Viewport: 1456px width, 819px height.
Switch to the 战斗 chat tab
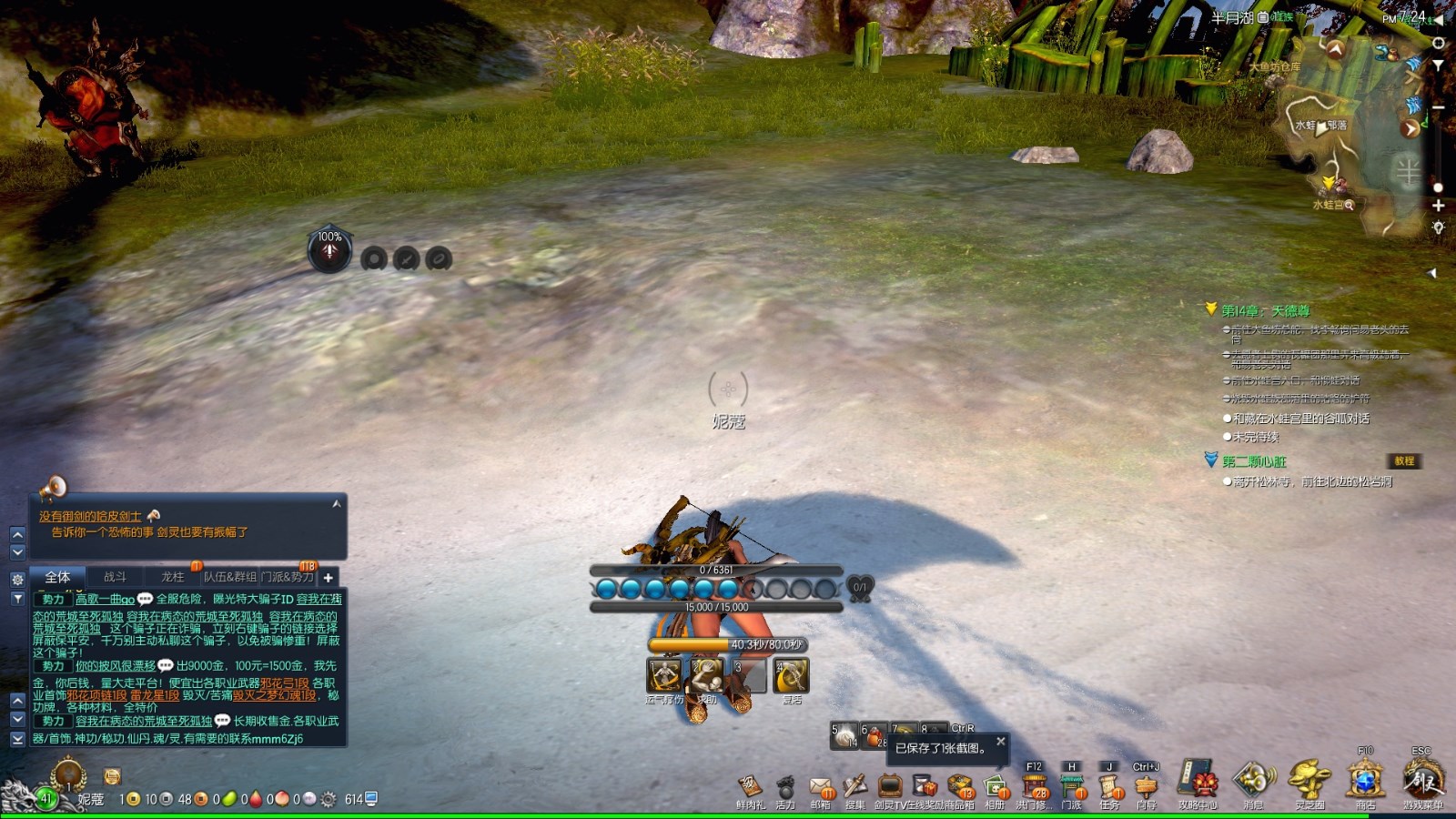tap(115, 577)
